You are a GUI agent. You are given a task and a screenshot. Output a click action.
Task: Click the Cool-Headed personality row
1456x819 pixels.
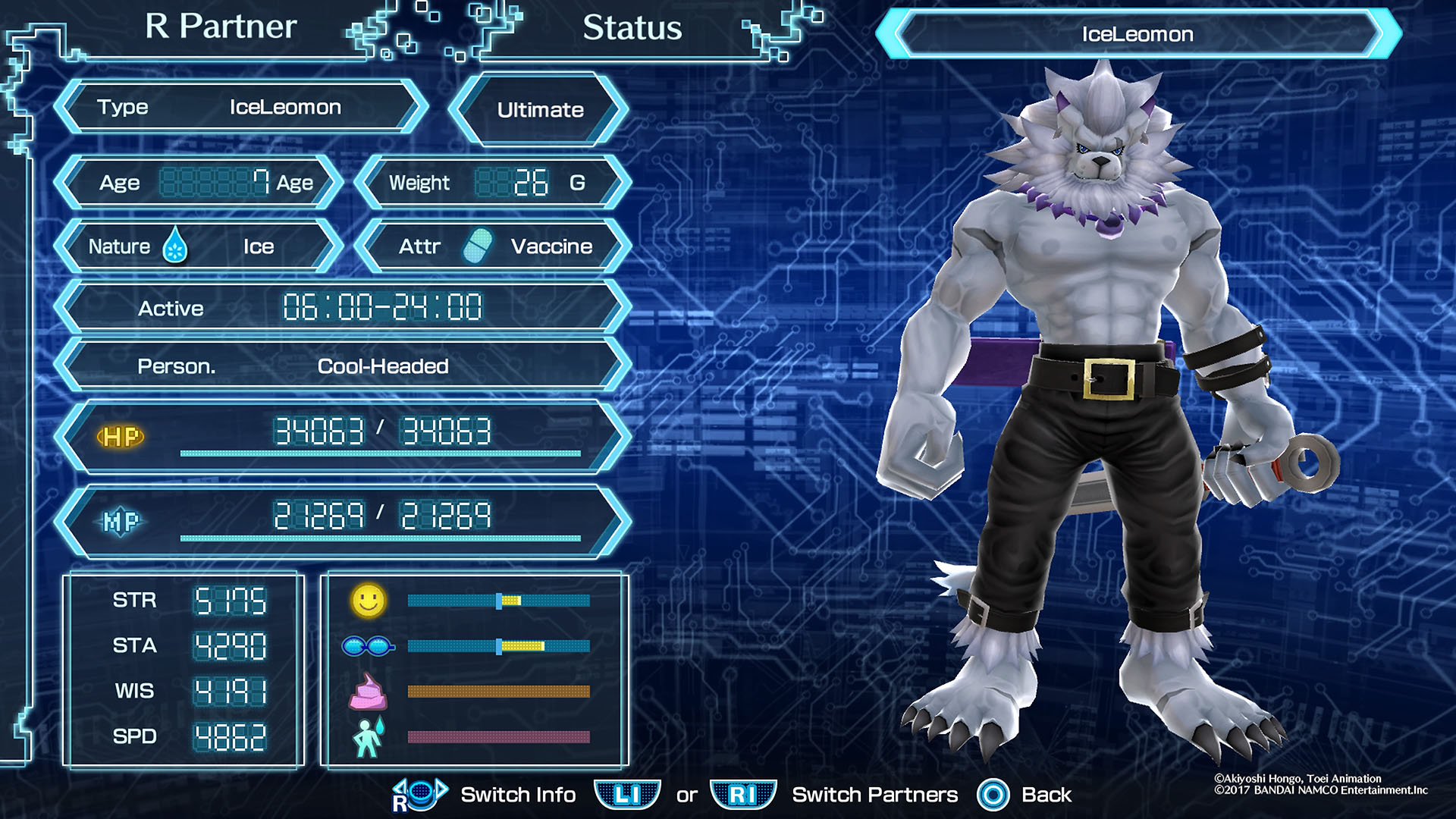pyautogui.click(x=343, y=366)
